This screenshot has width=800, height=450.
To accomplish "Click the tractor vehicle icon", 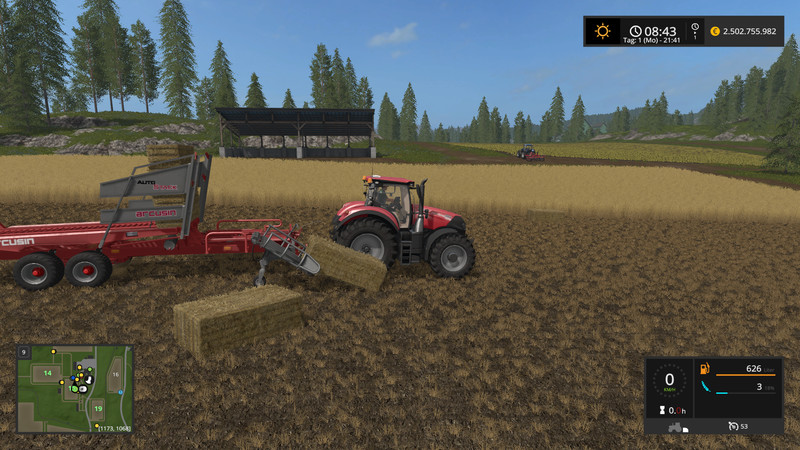I will tap(676, 426).
